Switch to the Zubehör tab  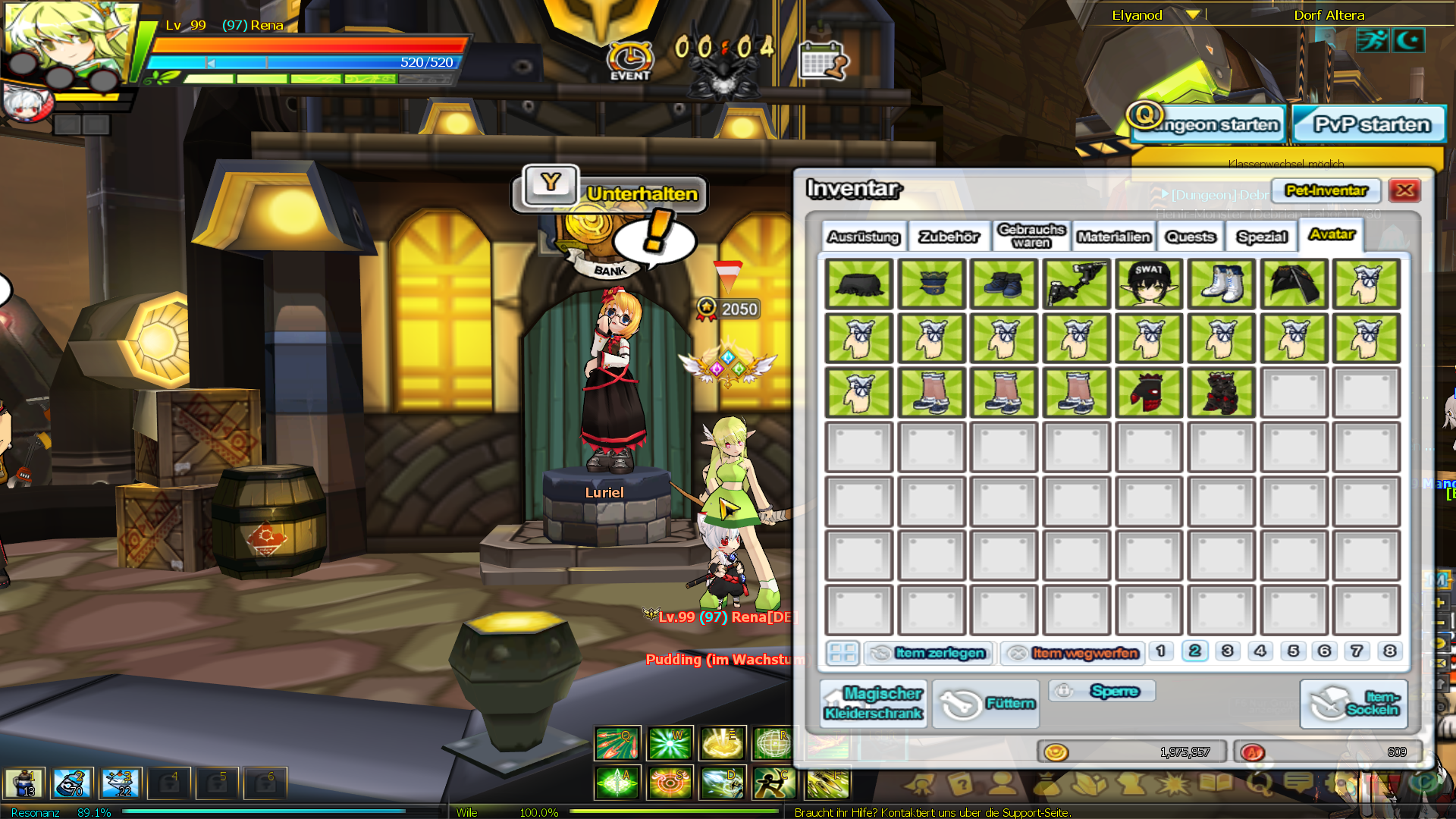click(x=949, y=237)
